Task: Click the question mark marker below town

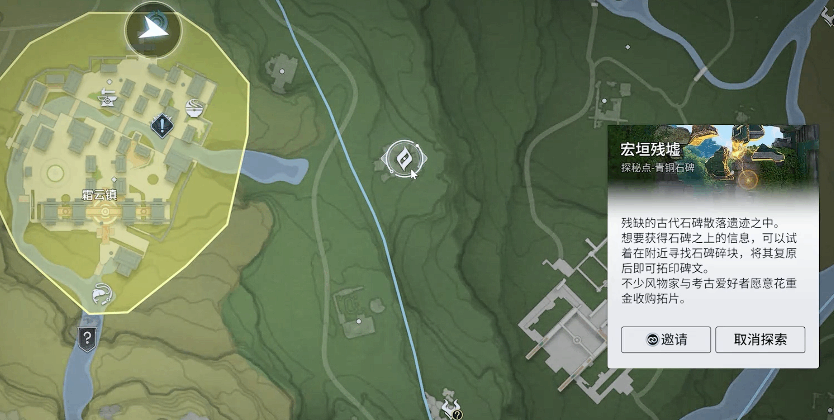Action: pyautogui.click(x=88, y=337)
